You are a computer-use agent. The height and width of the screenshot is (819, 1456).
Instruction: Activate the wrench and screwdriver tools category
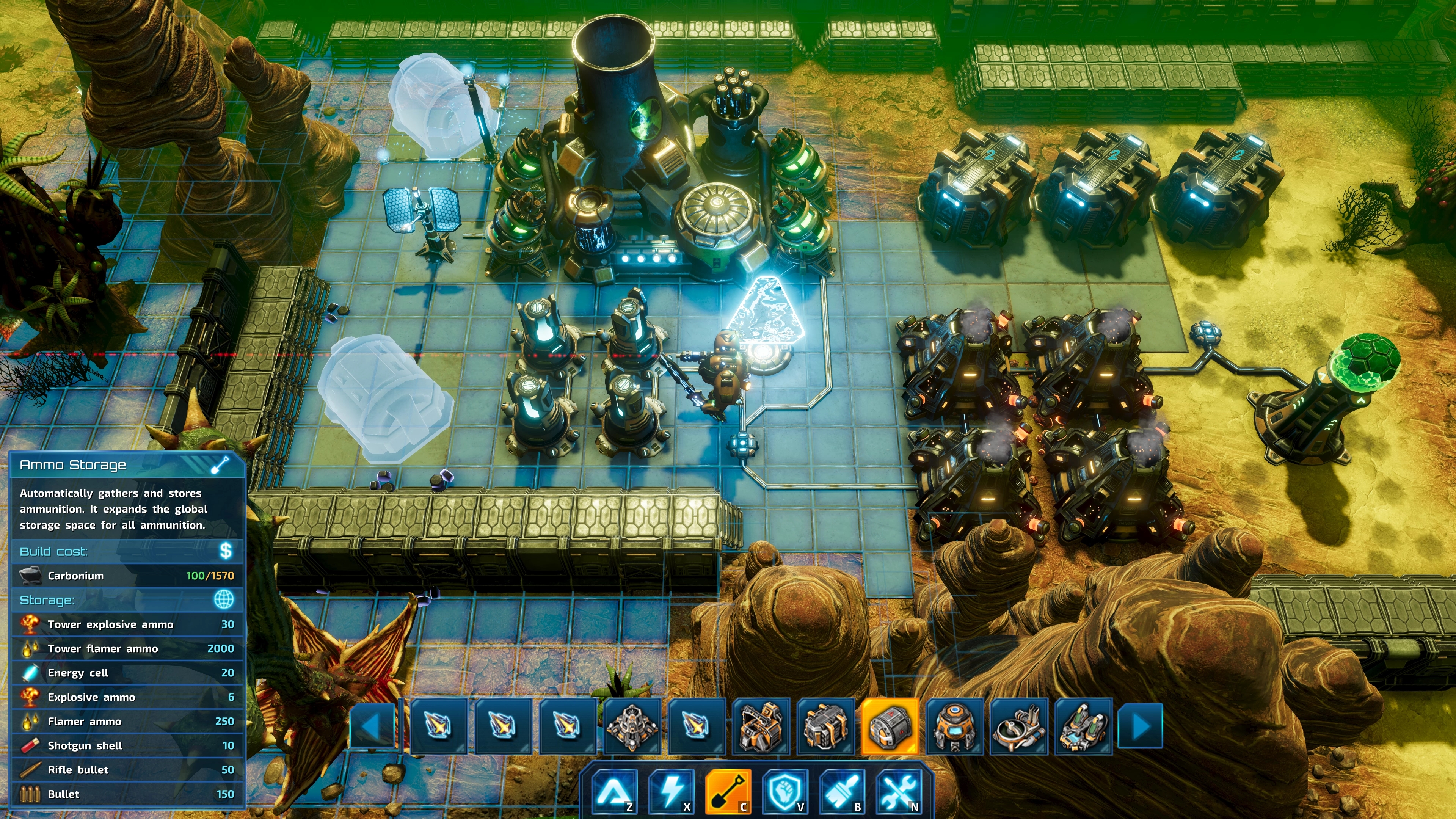tap(899, 790)
